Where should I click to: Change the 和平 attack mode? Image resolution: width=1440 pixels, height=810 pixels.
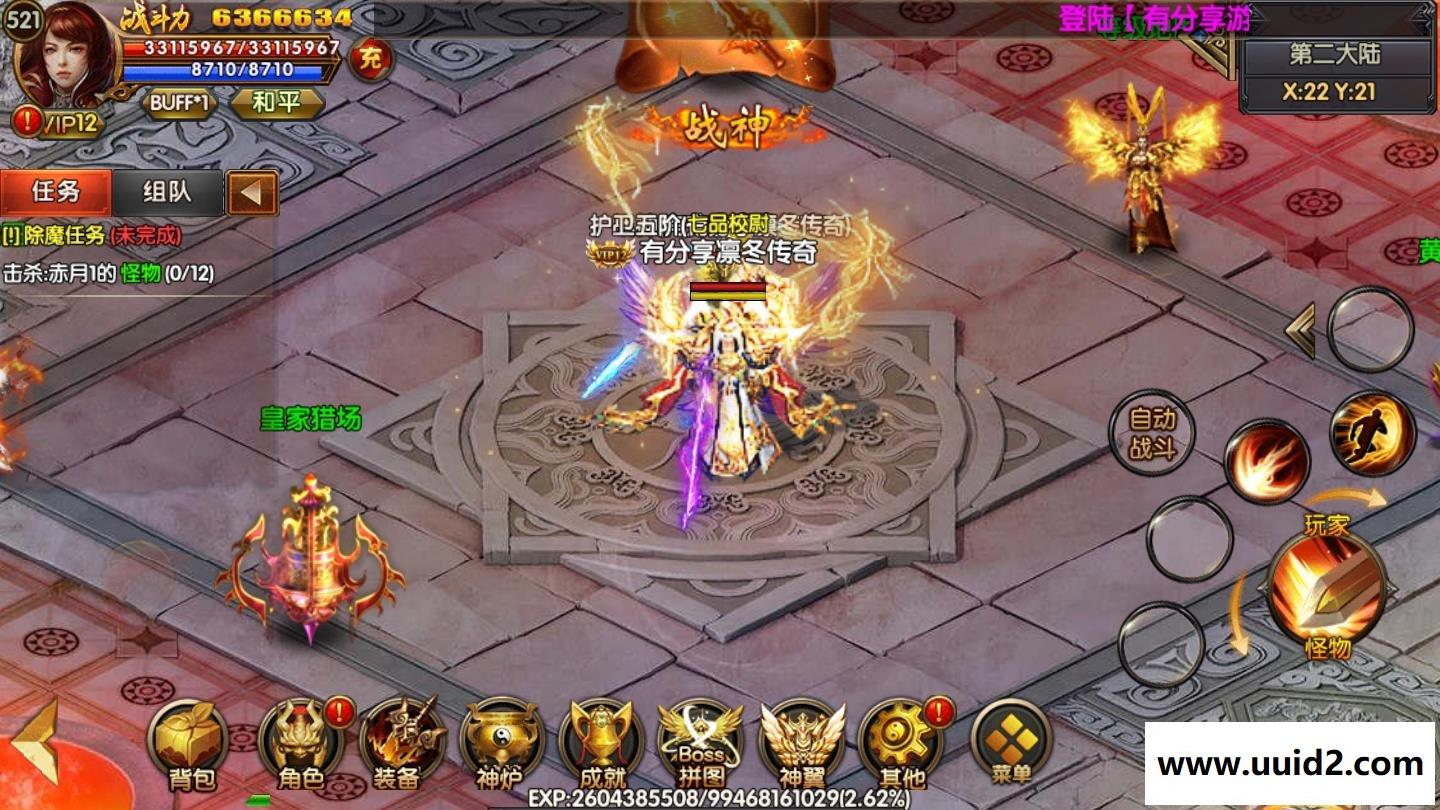click(277, 103)
